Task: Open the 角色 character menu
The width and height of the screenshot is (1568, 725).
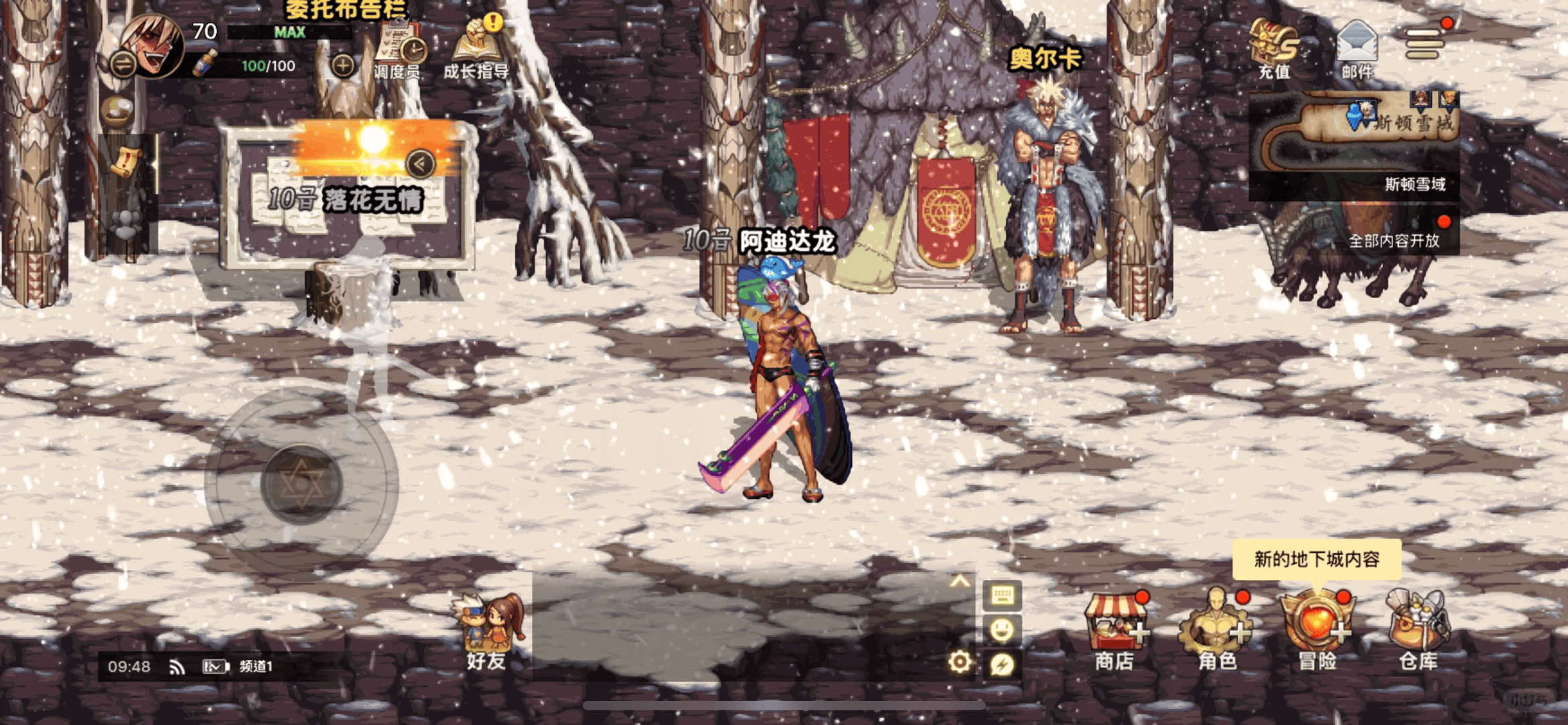Action: tap(1217, 632)
